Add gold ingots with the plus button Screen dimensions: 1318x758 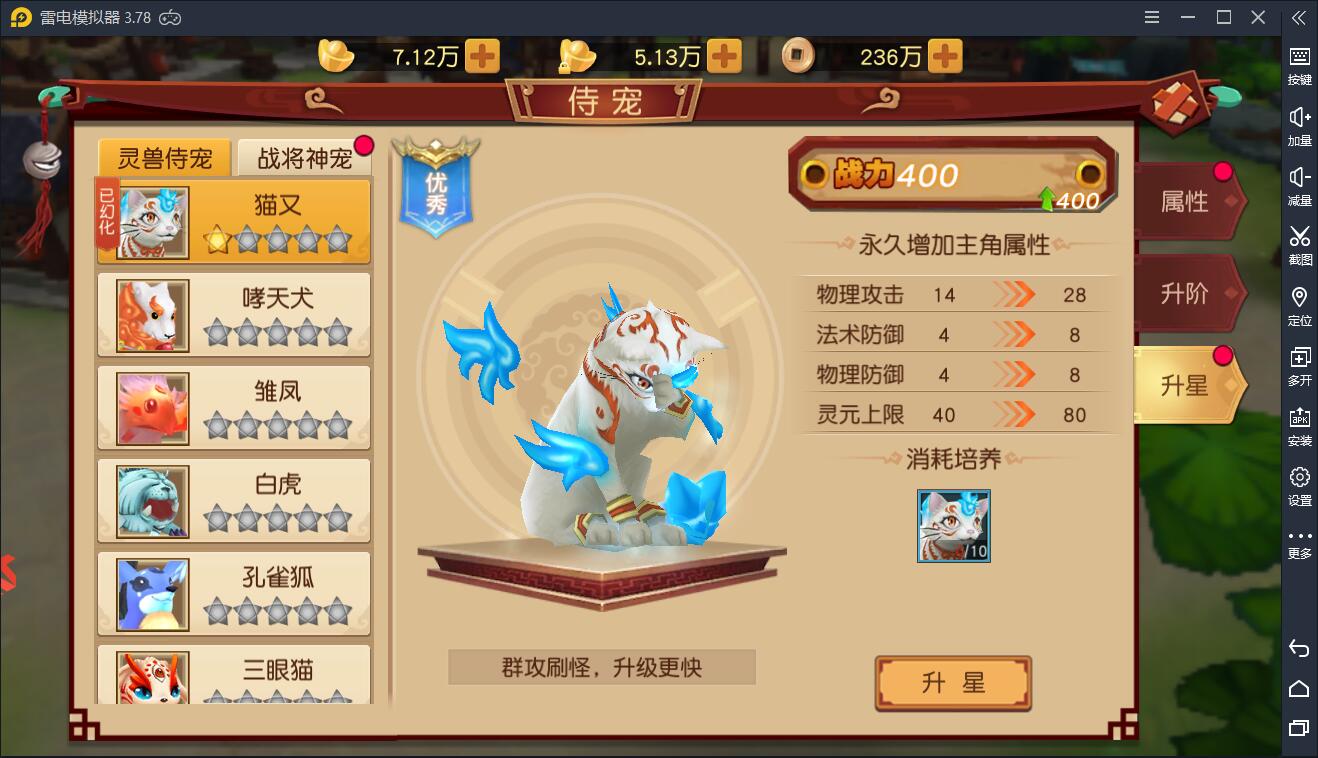(483, 57)
